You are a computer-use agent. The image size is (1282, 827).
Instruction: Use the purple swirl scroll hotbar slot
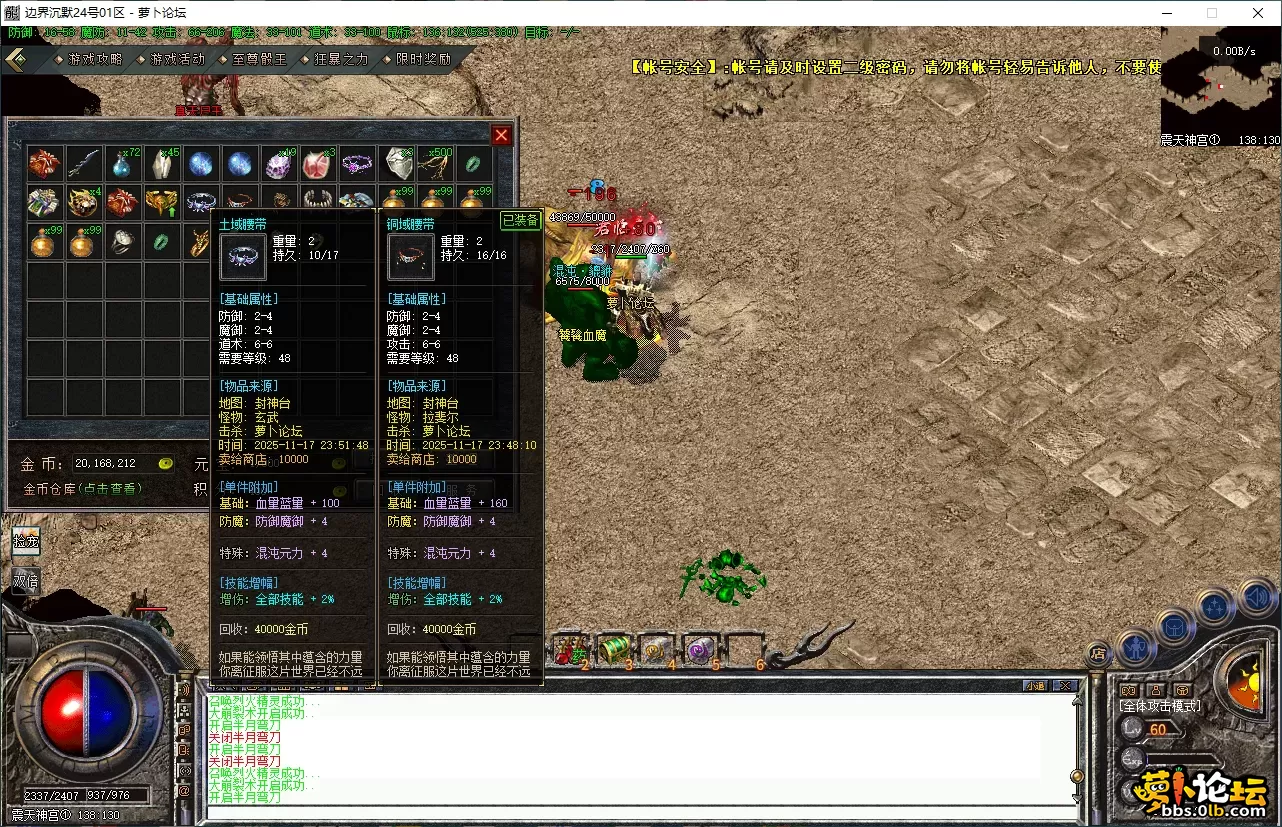pos(701,649)
